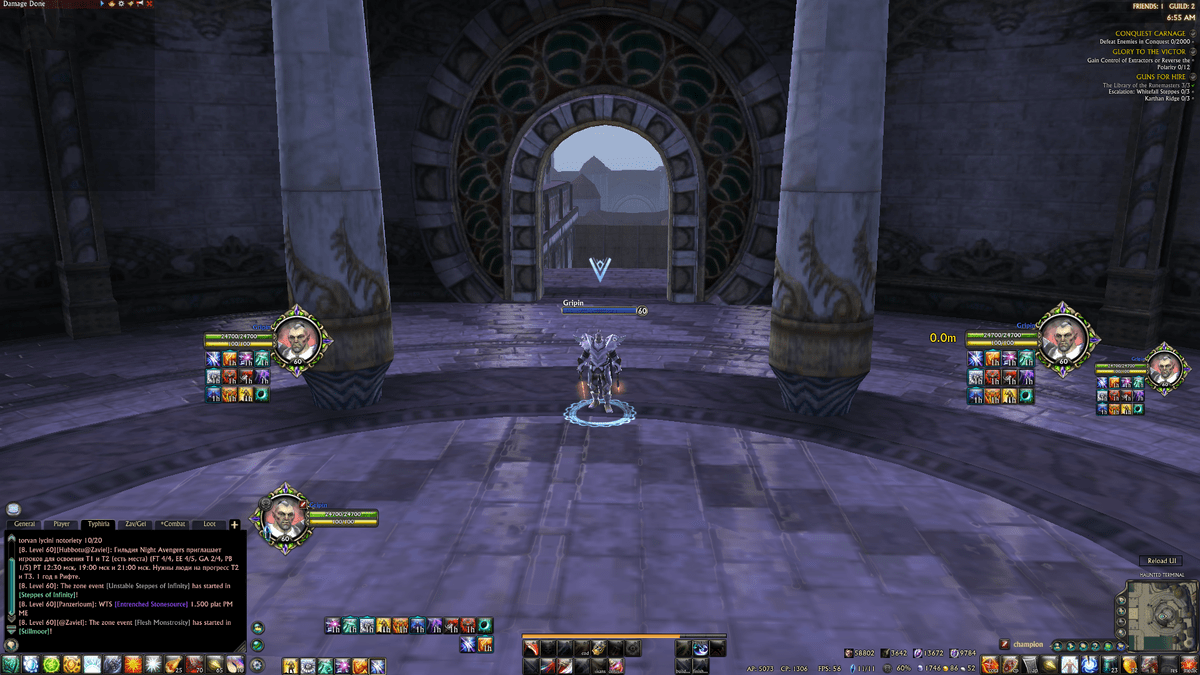This screenshot has width=1200, height=675.
Task: Use the green swirl ability icon
Action: [x=50, y=664]
